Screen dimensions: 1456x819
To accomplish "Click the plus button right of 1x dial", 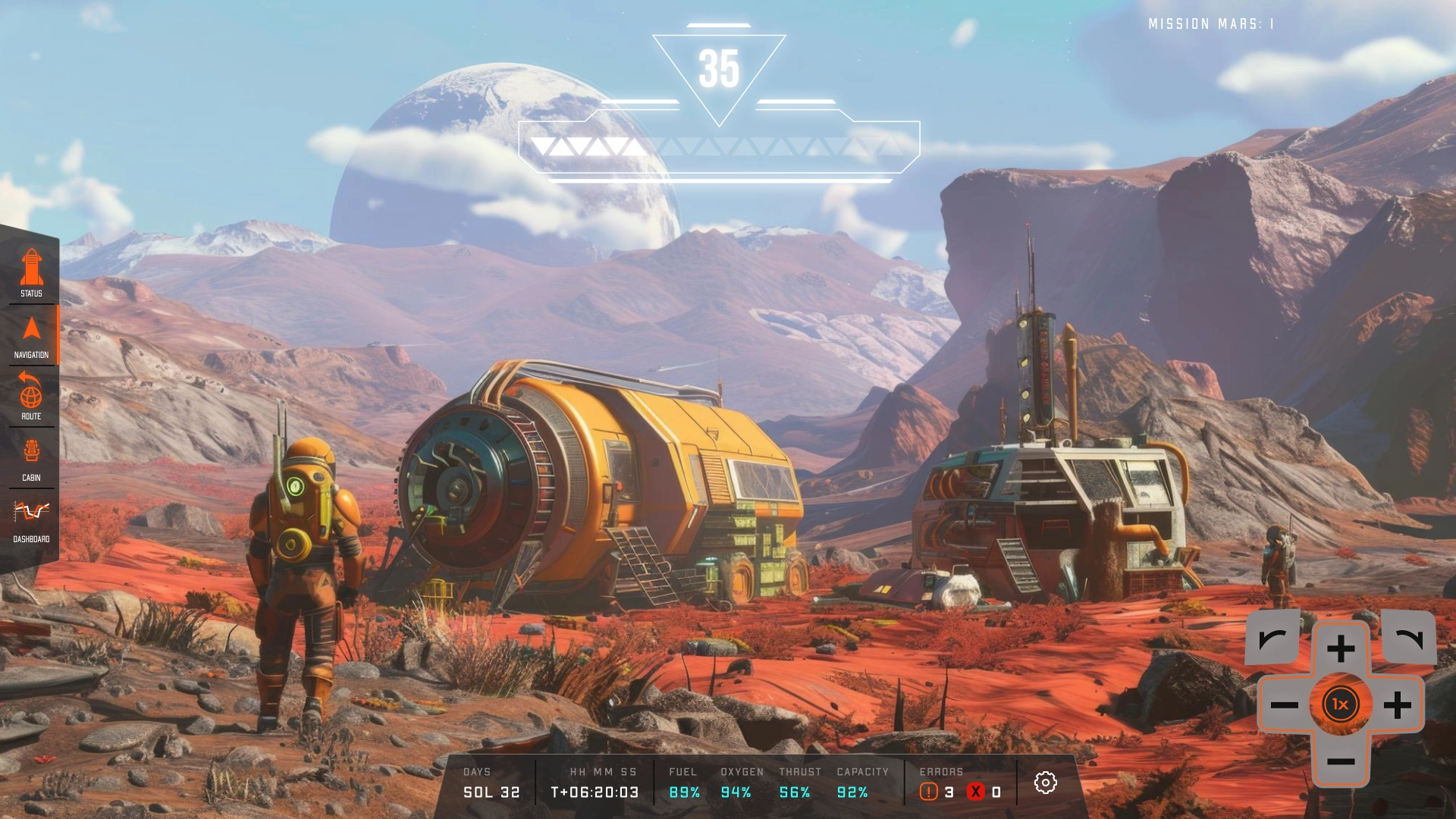I will (1397, 705).
